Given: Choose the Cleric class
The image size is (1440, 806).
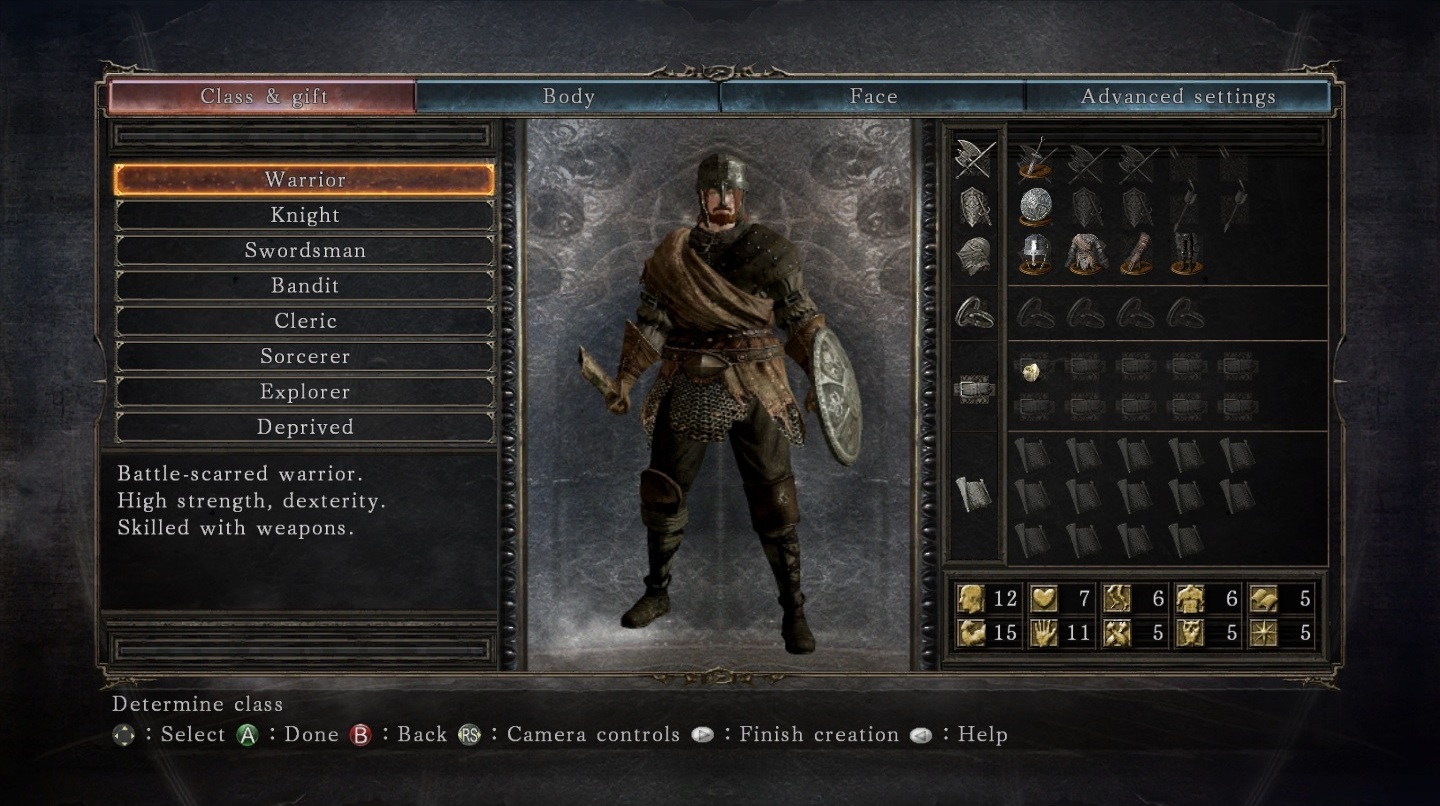Looking at the screenshot, I should pos(305,321).
